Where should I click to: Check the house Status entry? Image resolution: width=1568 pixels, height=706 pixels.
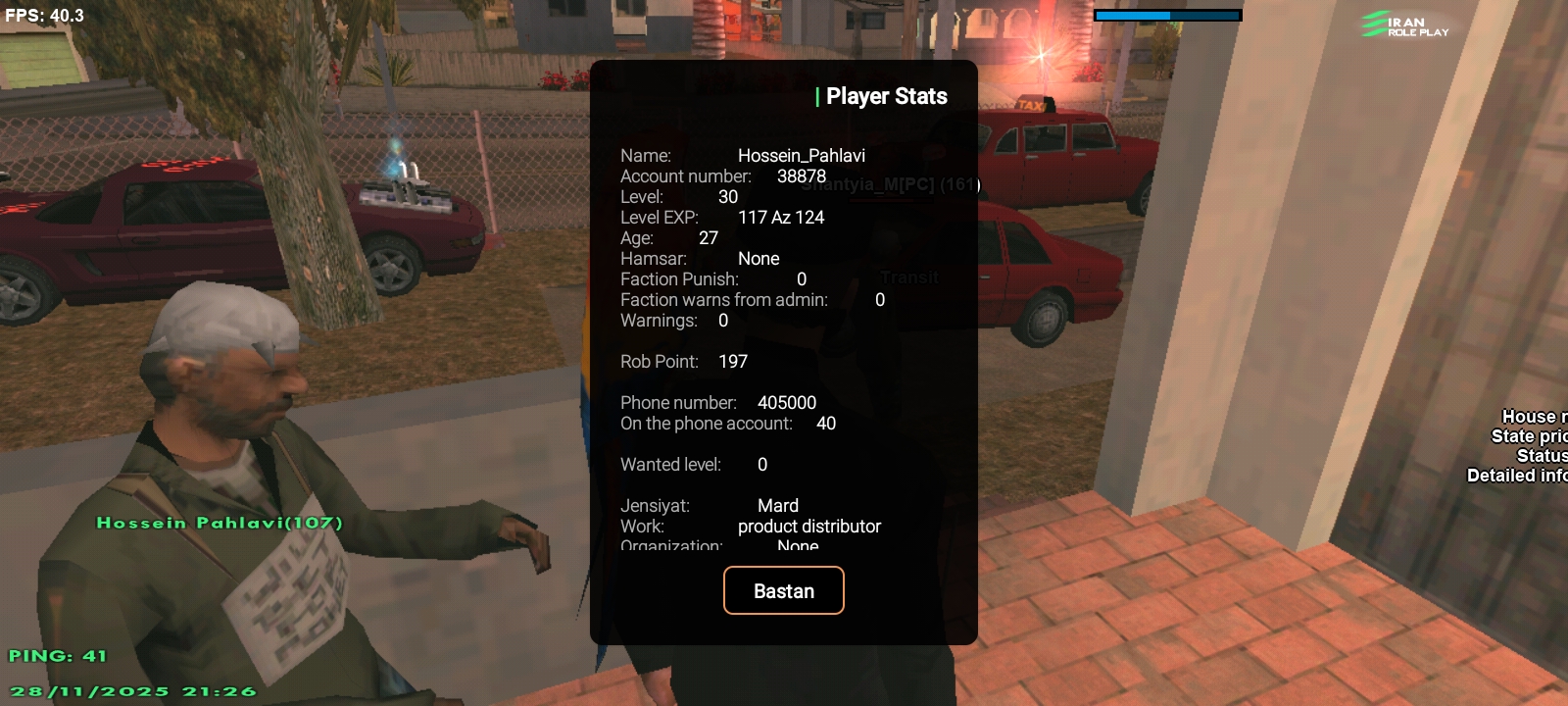click(1541, 455)
